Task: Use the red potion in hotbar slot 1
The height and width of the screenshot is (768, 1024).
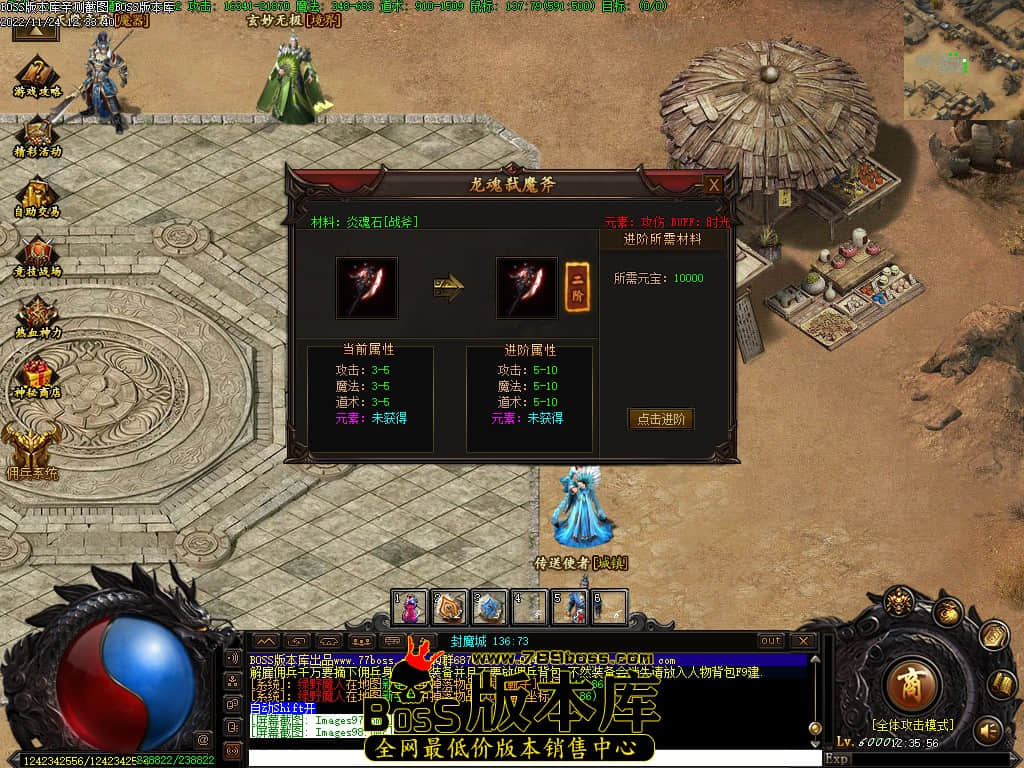Action: click(x=409, y=606)
